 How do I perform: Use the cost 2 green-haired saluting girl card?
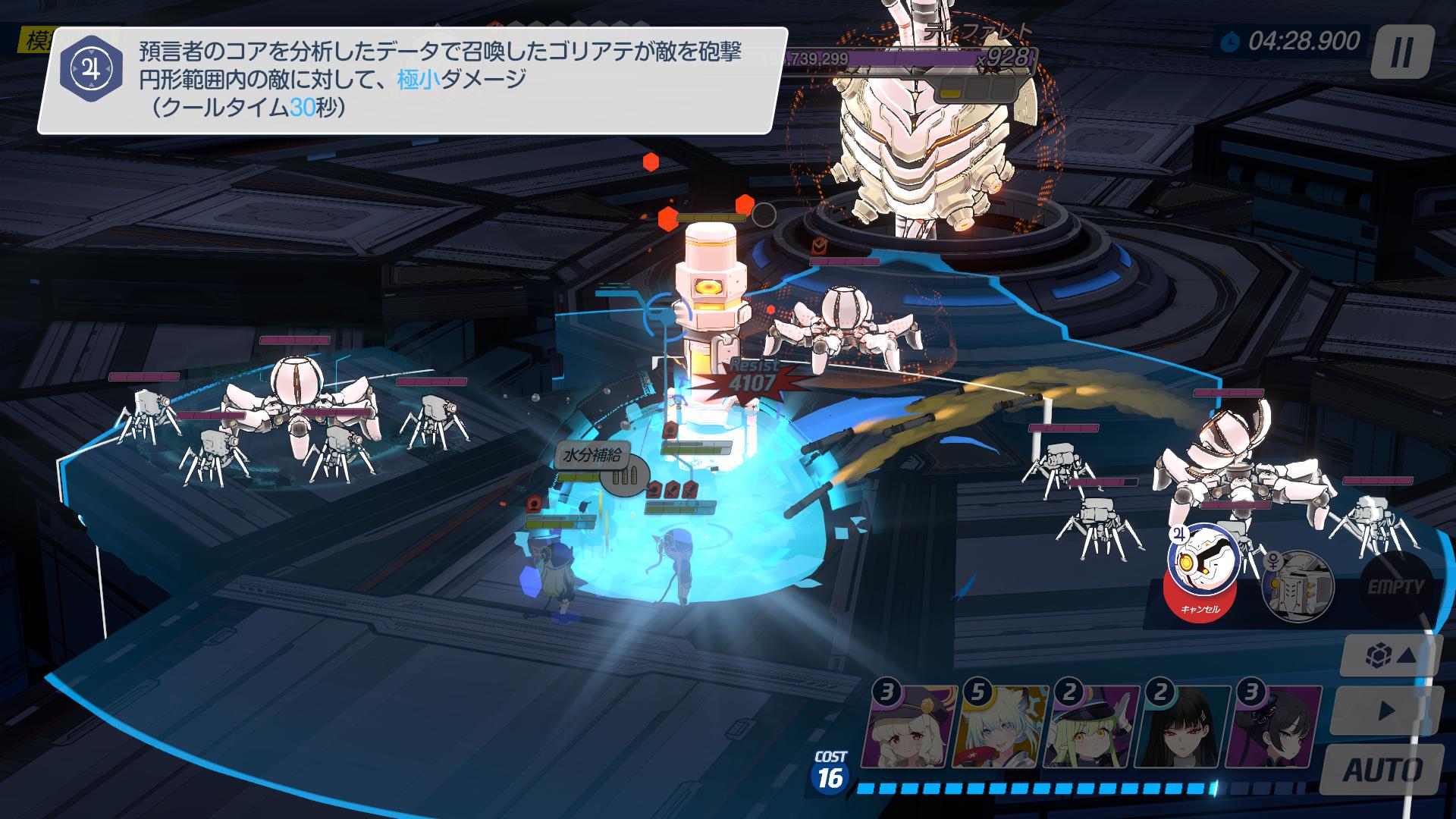coord(1090,728)
